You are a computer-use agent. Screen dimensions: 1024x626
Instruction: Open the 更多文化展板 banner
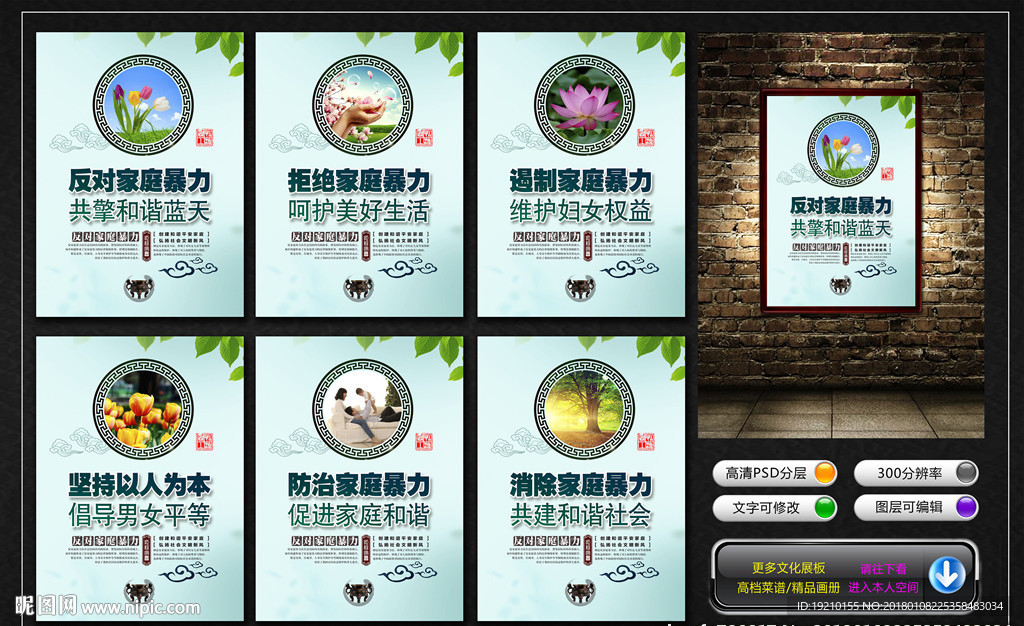(788, 568)
